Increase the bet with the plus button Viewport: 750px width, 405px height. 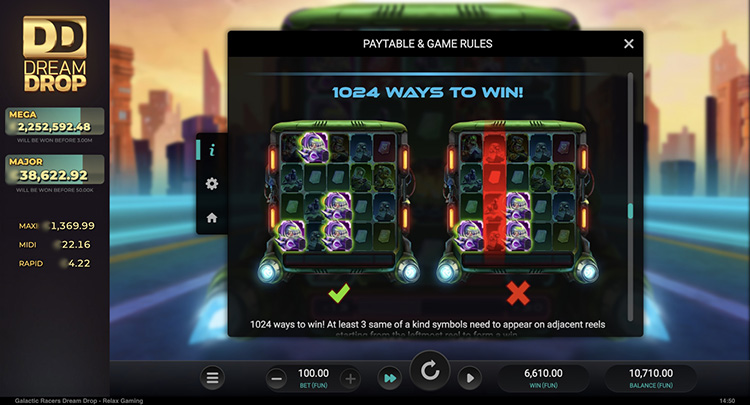(x=350, y=378)
